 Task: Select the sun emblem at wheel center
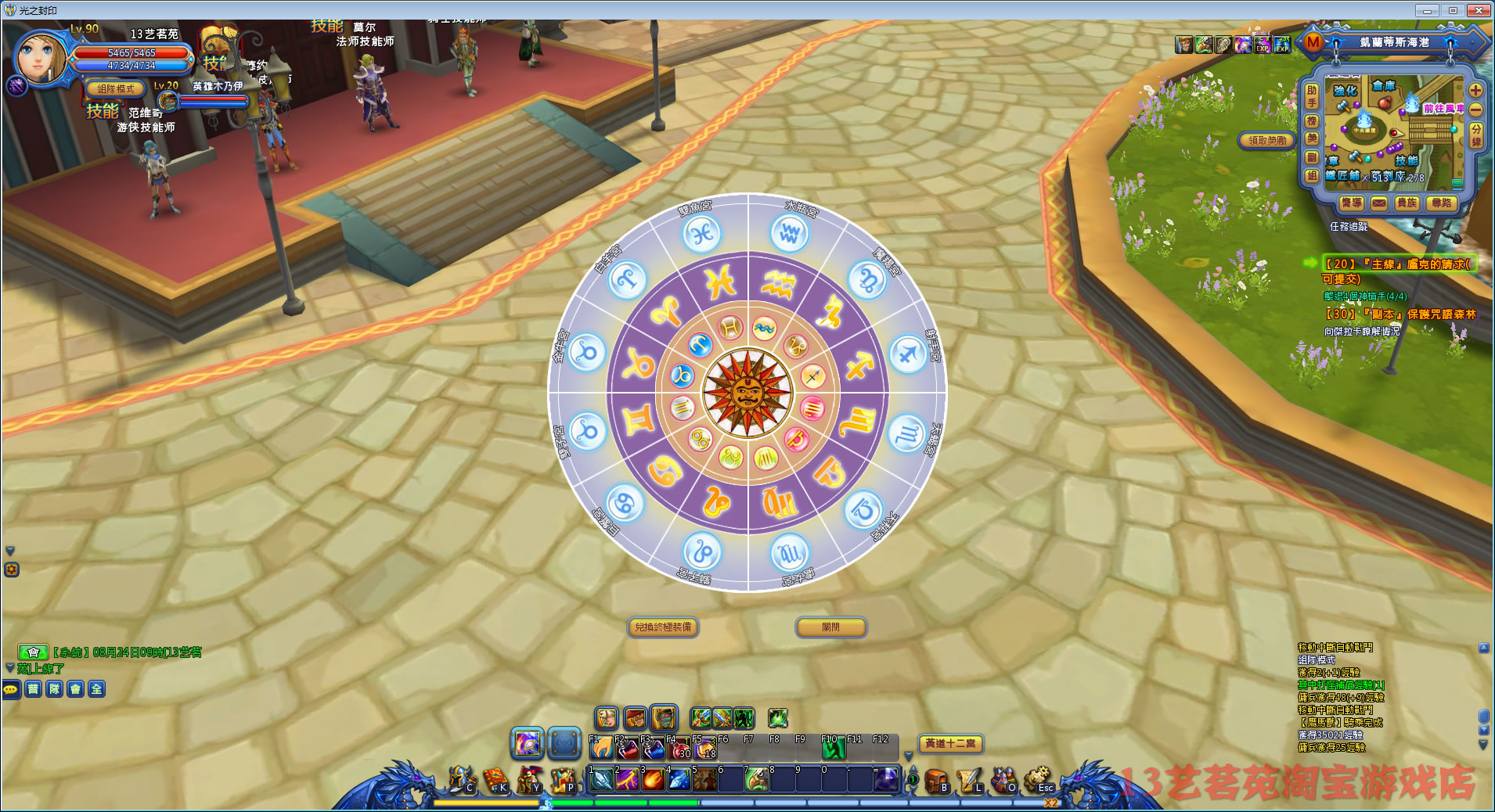747,393
